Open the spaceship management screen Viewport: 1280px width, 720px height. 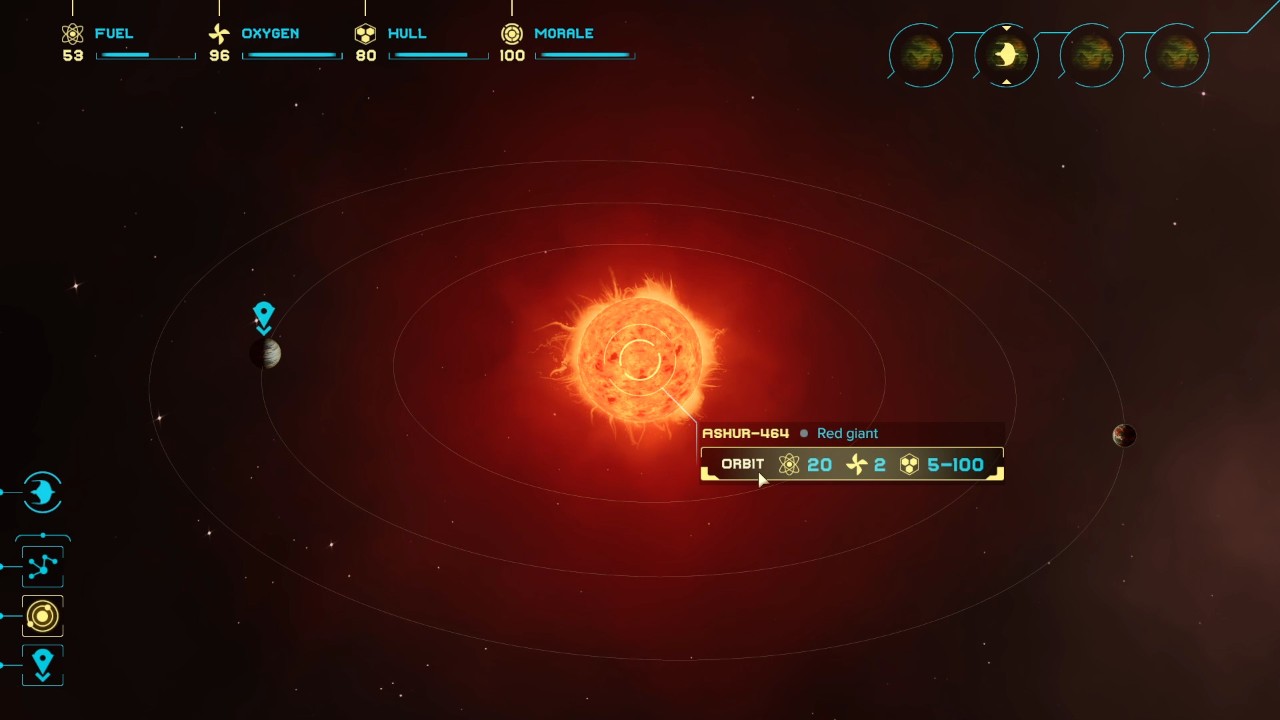[x=42, y=492]
